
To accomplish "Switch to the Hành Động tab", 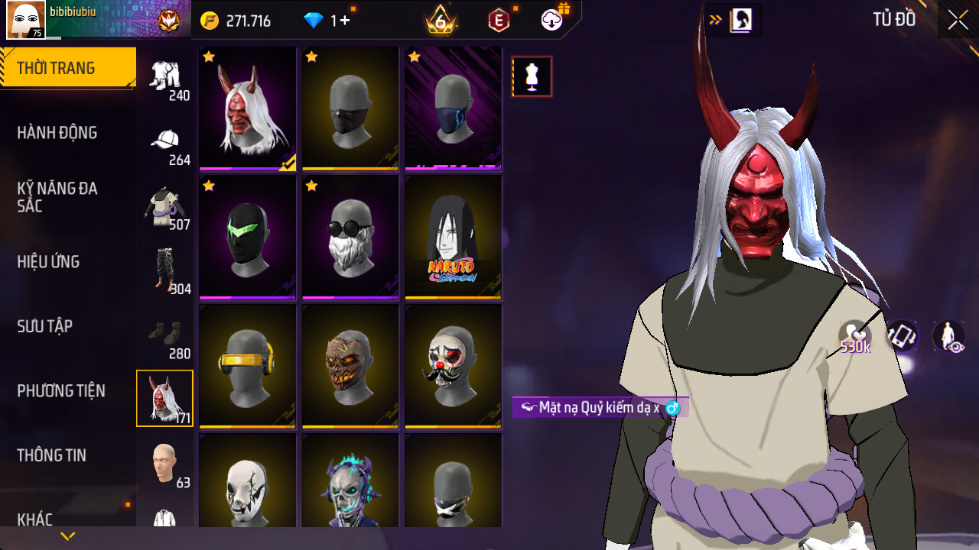I will point(58,133).
